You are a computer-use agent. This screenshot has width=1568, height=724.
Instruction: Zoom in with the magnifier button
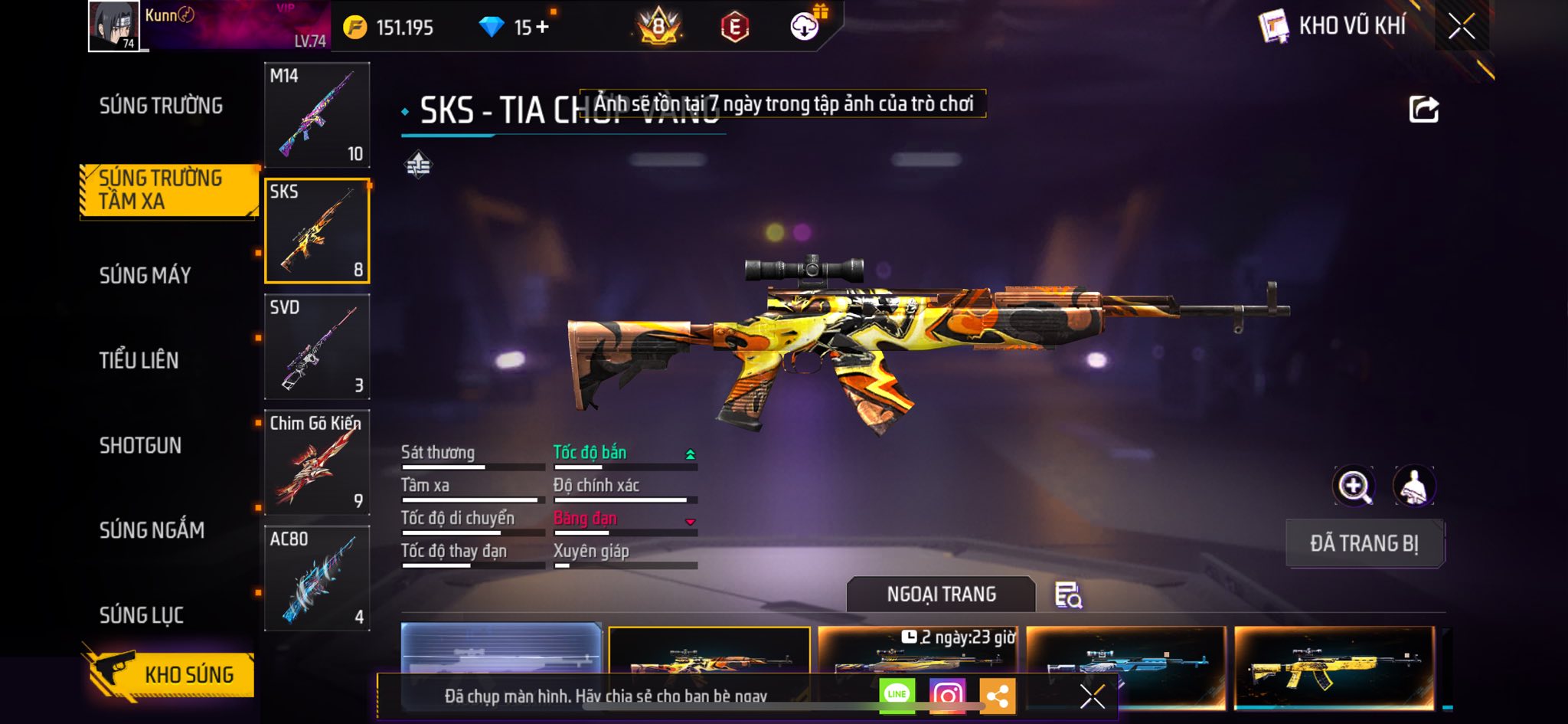click(1354, 486)
